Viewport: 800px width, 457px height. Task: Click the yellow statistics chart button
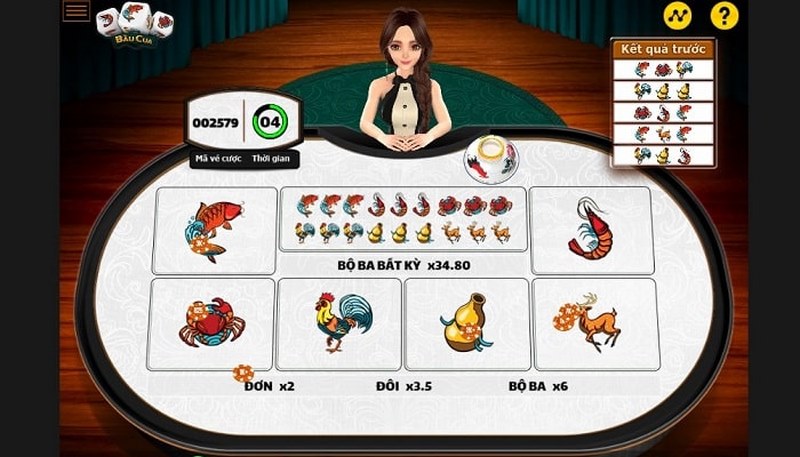click(x=678, y=15)
